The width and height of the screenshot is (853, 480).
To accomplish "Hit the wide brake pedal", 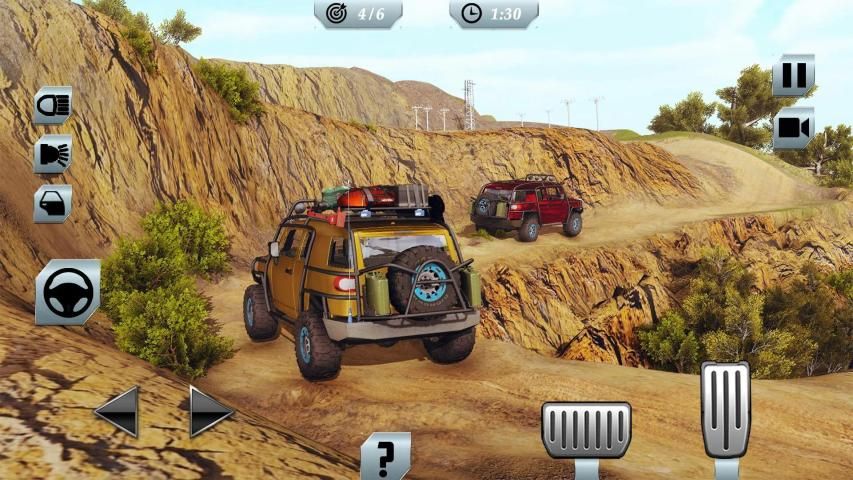I will (x=586, y=430).
